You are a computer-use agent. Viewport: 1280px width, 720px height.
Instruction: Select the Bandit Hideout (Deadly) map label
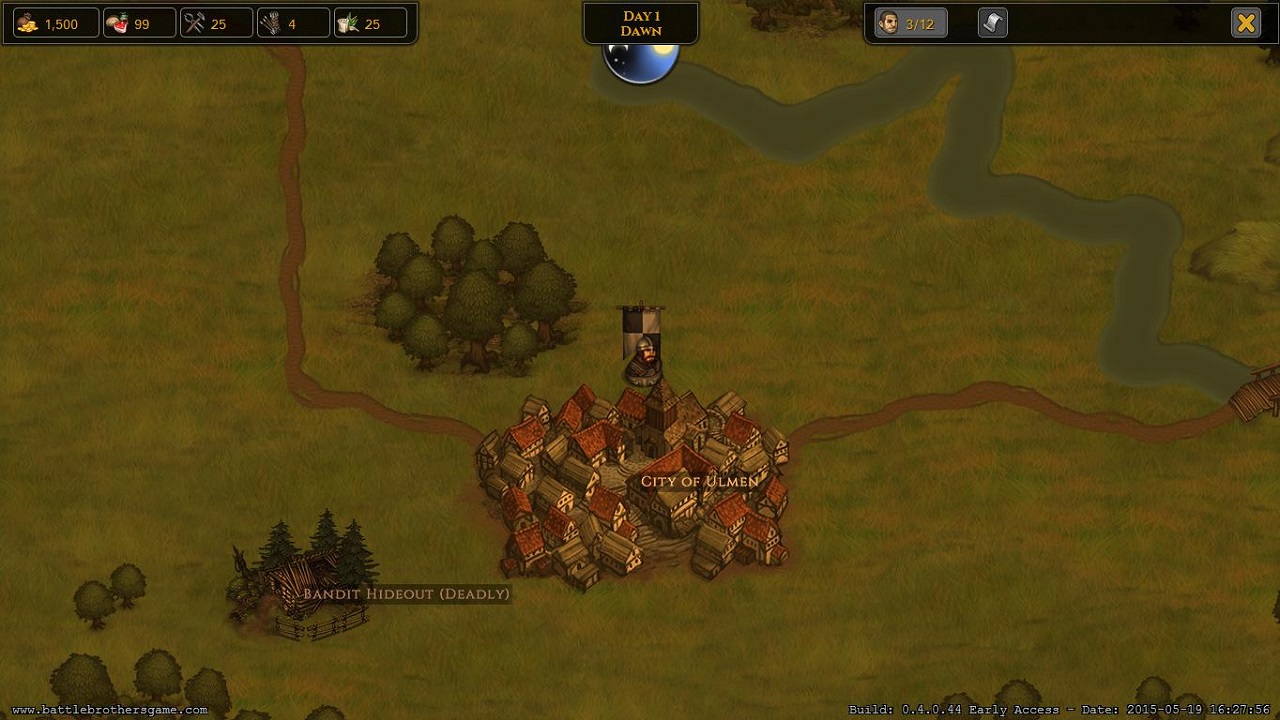coord(406,594)
